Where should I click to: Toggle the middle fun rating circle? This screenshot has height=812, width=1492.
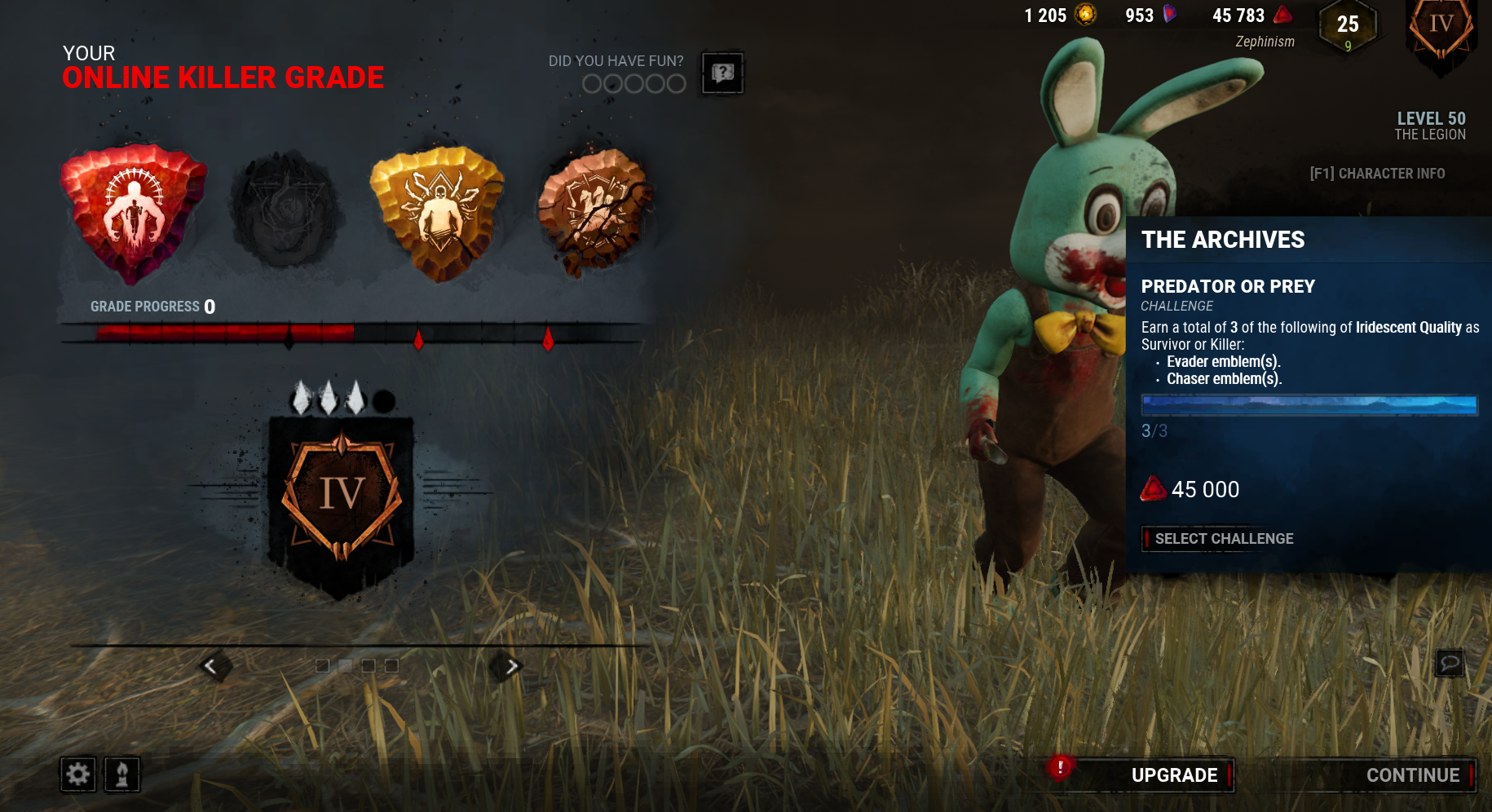633,83
